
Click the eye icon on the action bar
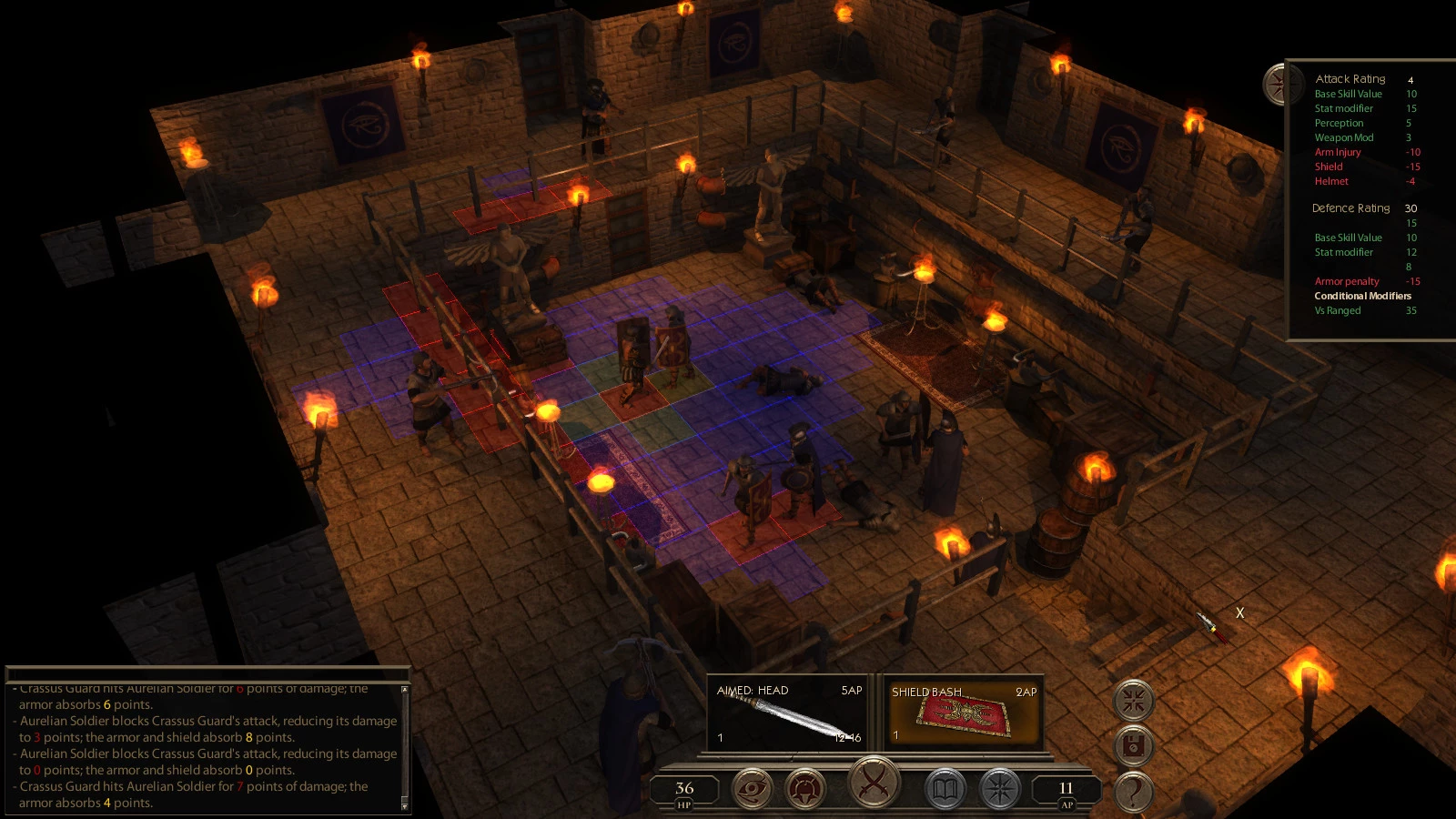(752, 788)
